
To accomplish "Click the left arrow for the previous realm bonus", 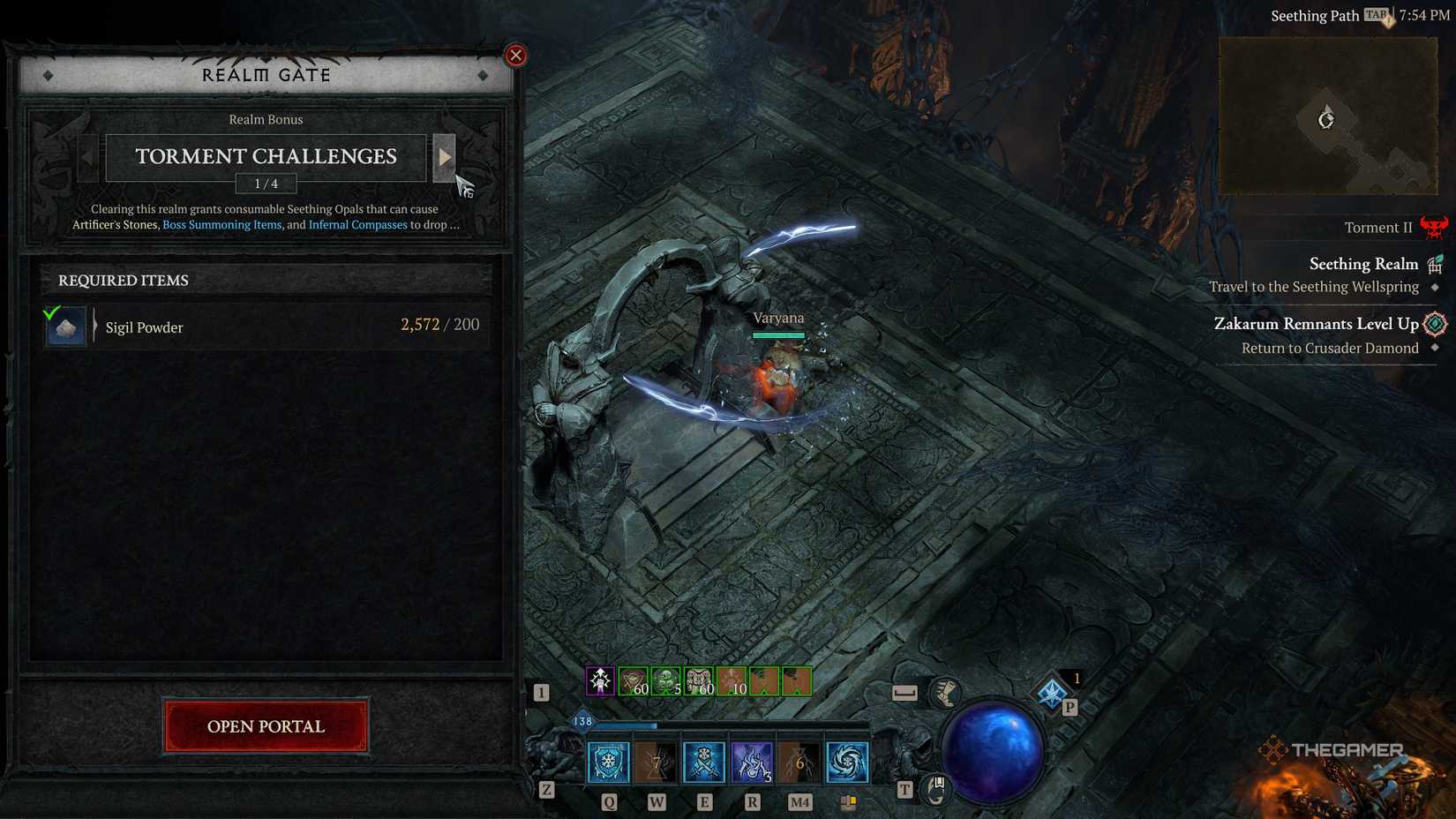I will 86,157.
